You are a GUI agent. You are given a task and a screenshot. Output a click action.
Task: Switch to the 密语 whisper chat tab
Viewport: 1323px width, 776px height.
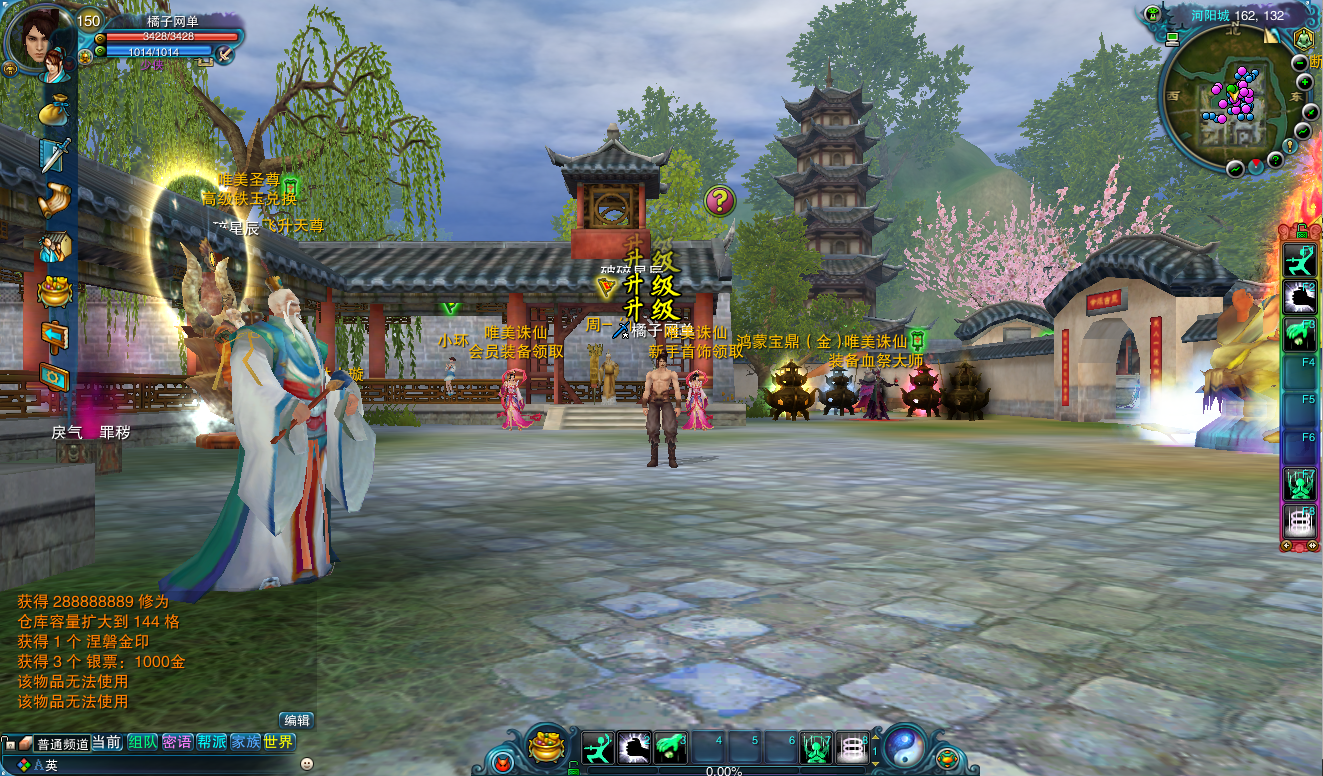pos(177,742)
